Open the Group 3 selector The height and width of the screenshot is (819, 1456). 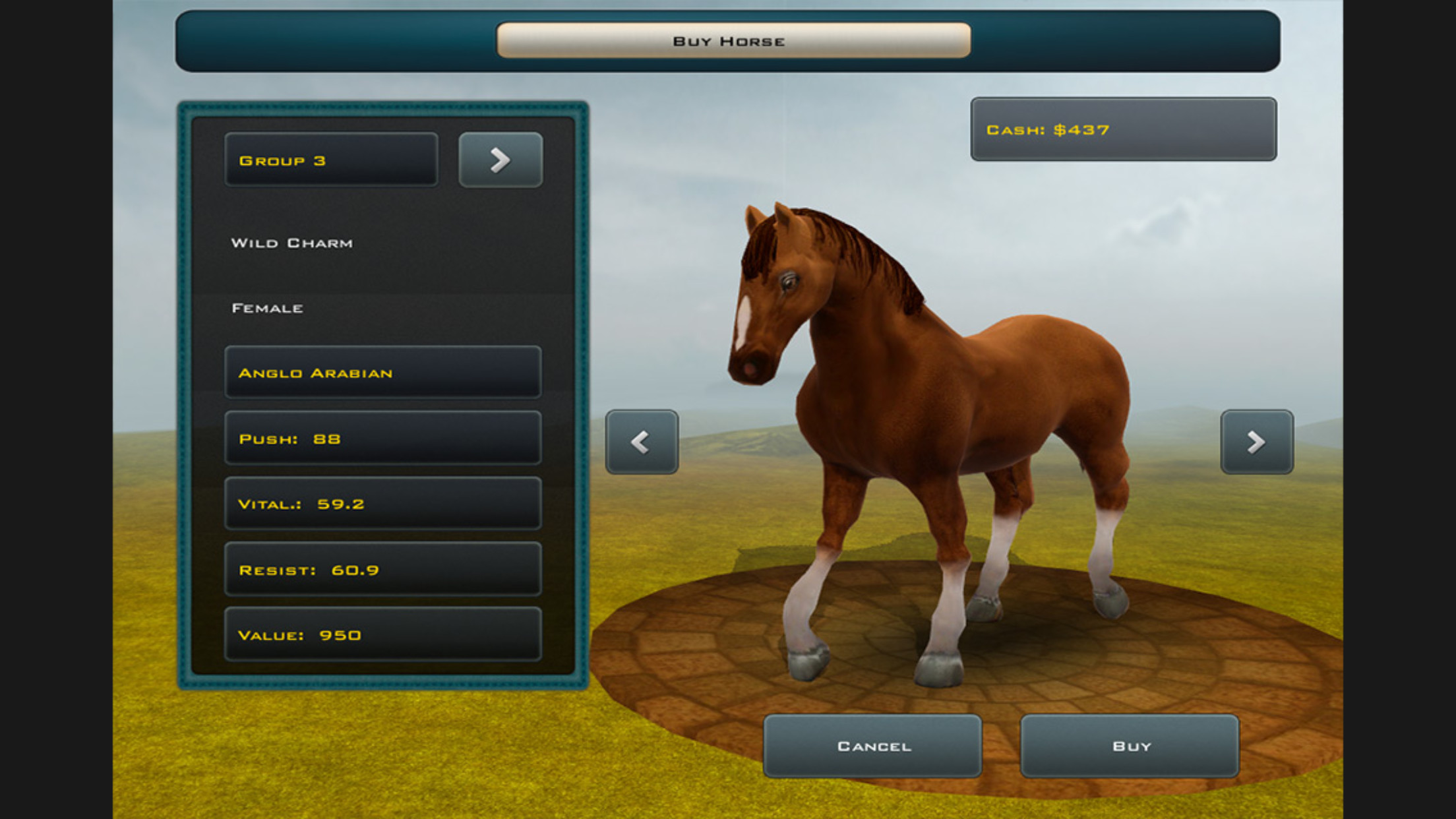(331, 159)
